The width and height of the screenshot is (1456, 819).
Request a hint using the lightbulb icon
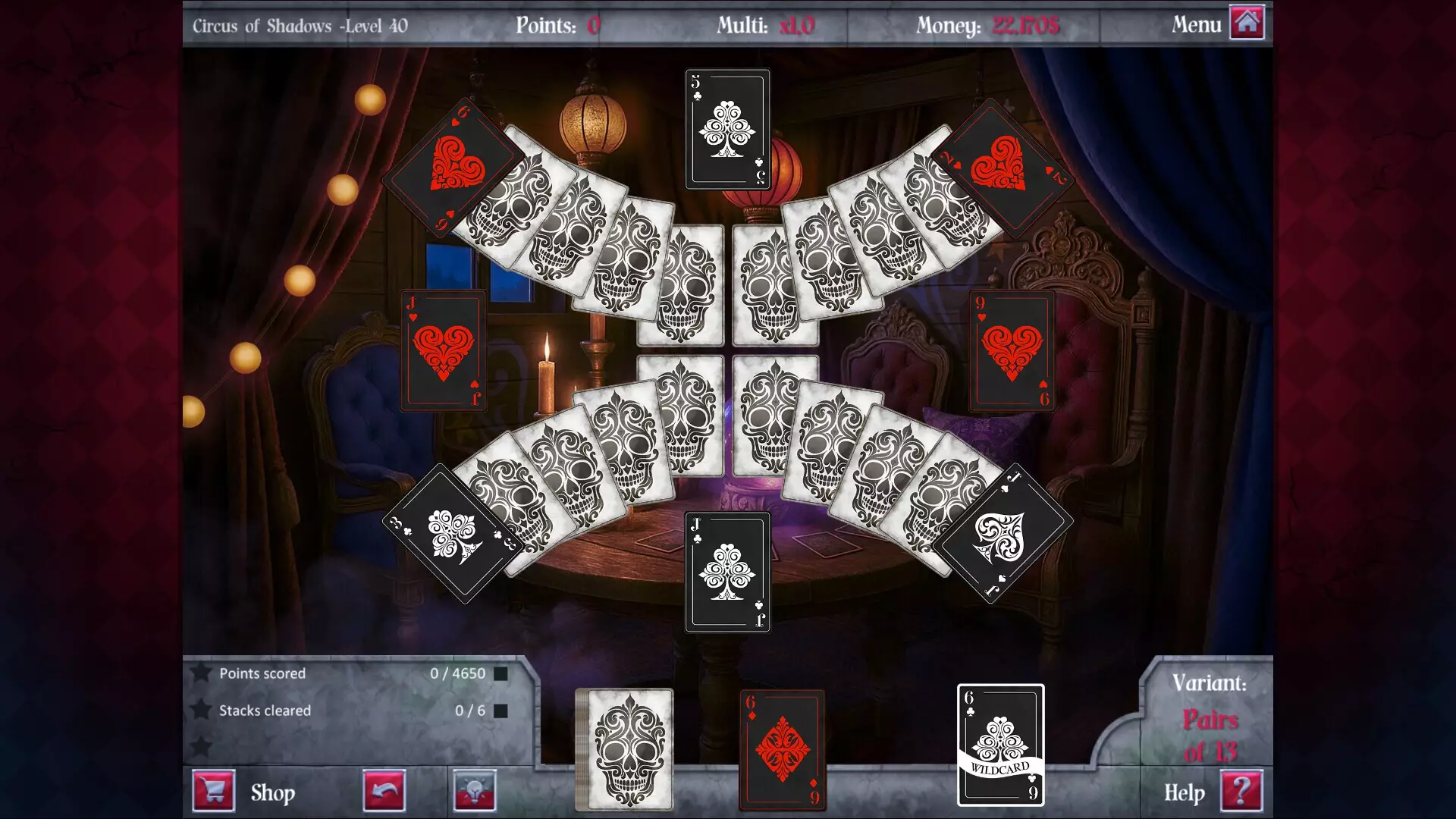click(473, 790)
